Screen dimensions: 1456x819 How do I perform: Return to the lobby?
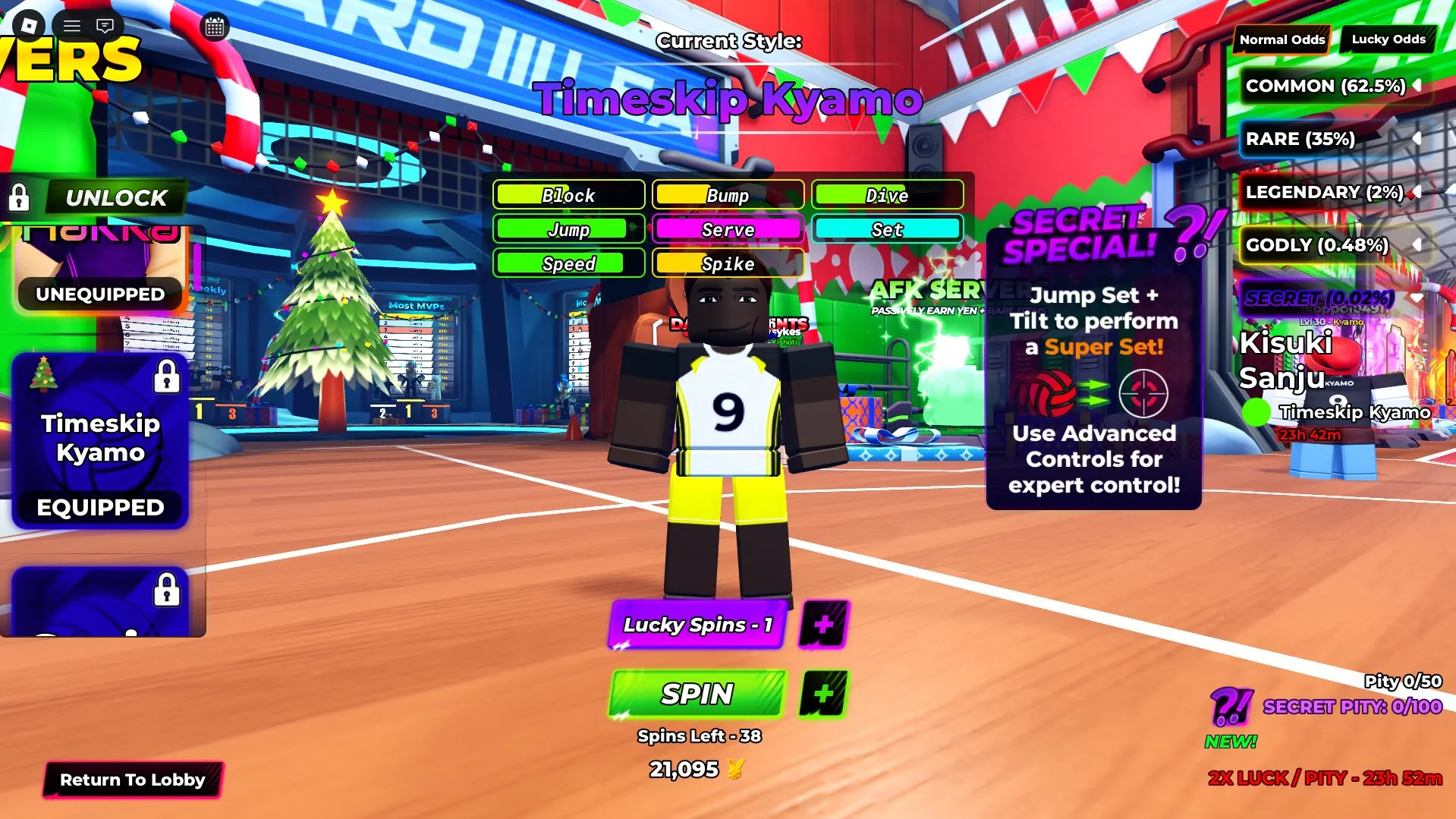coord(132,780)
